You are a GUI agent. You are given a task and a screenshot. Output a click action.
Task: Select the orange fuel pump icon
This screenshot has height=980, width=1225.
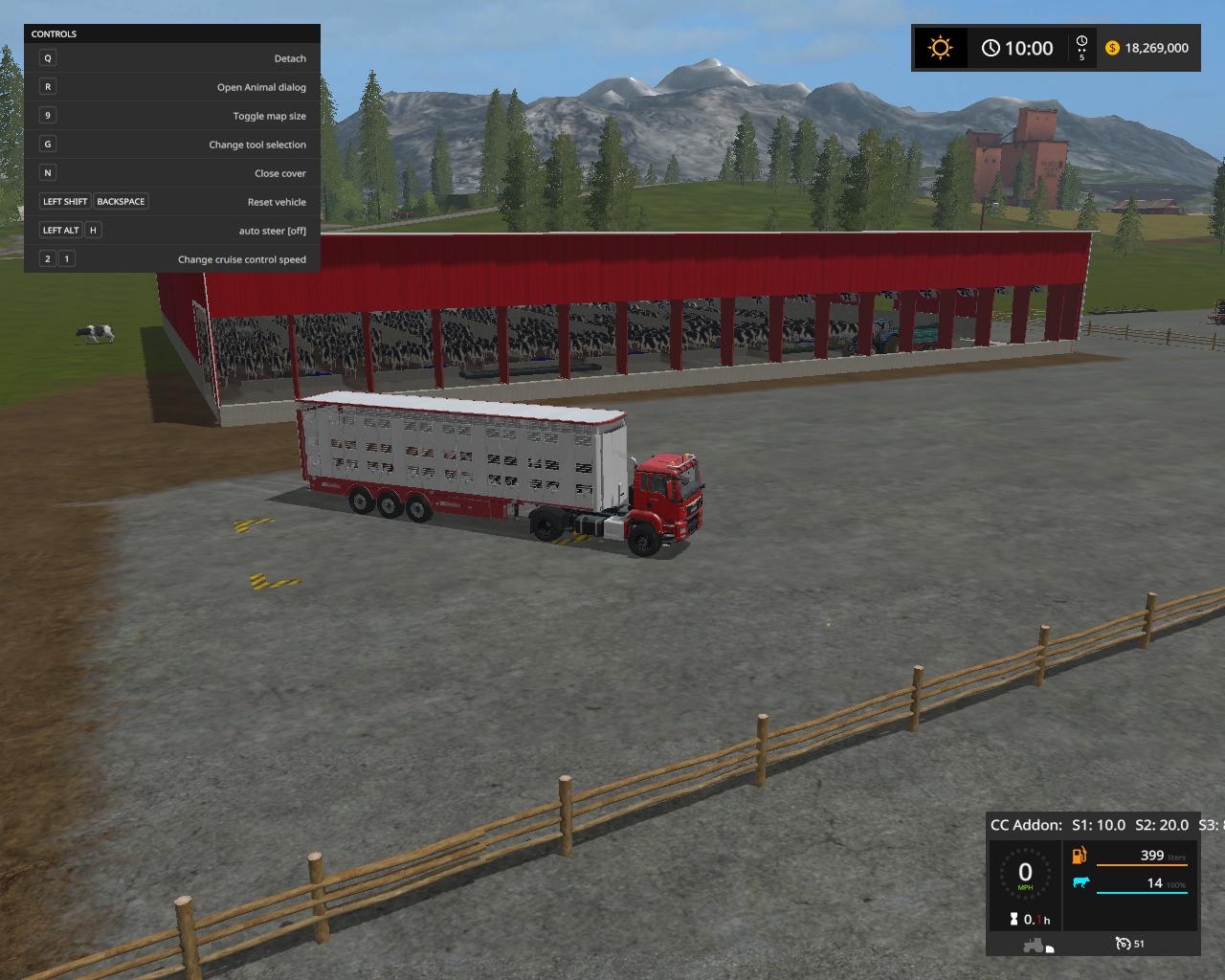coord(1080,856)
